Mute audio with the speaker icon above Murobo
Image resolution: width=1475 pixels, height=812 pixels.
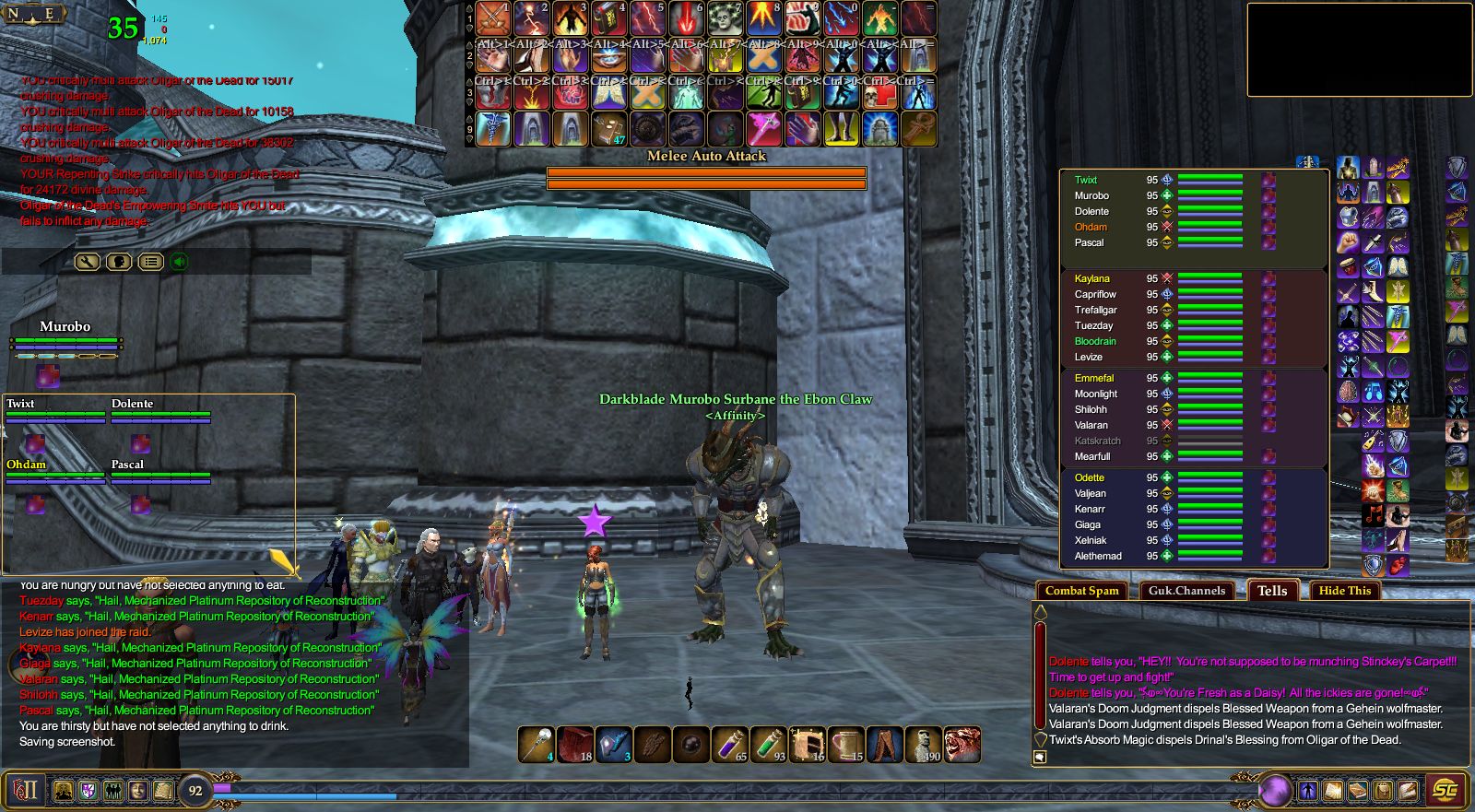click(x=178, y=261)
